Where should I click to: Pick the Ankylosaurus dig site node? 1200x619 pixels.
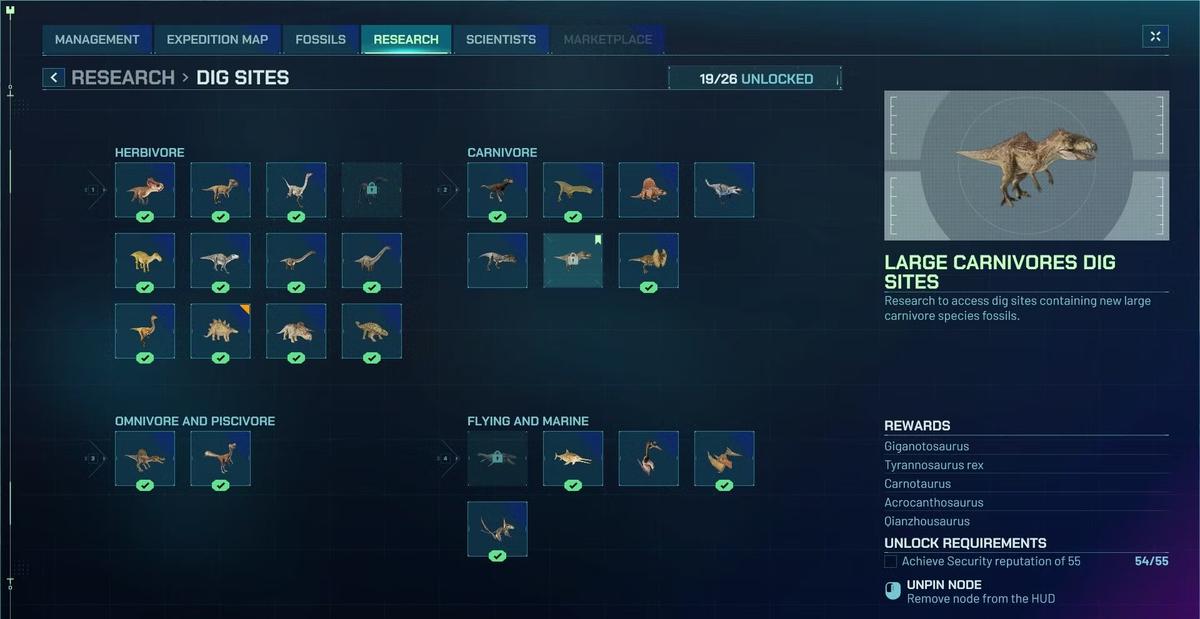(x=372, y=331)
